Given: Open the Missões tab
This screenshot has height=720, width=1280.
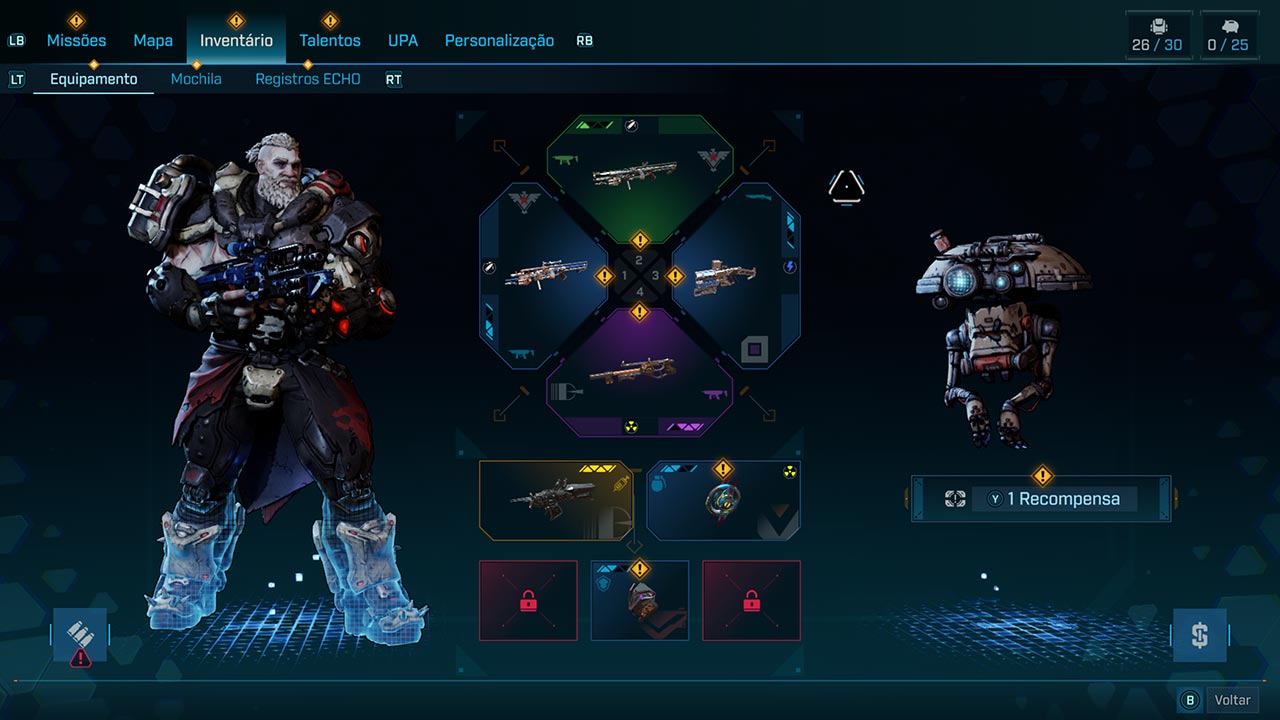Looking at the screenshot, I should 76,41.
